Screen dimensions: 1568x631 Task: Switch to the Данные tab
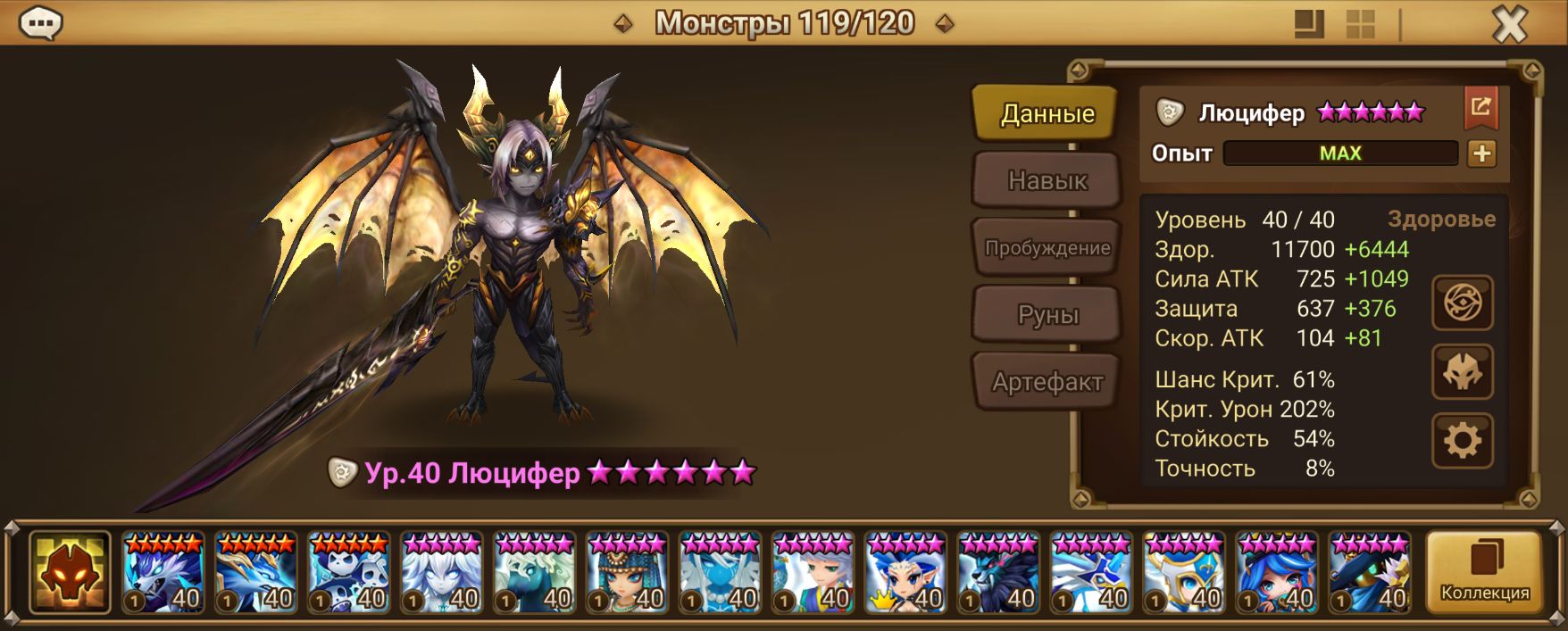tap(1047, 113)
